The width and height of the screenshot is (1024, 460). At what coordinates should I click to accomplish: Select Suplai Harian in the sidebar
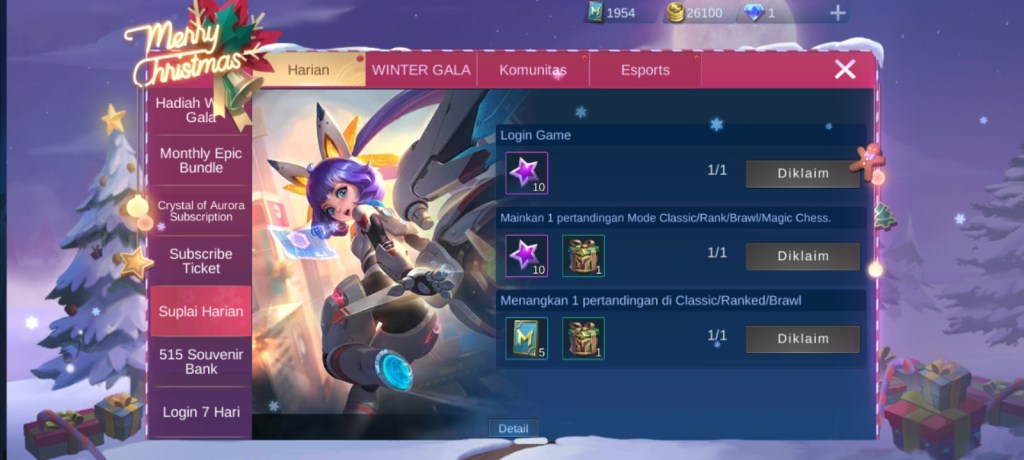(200, 311)
